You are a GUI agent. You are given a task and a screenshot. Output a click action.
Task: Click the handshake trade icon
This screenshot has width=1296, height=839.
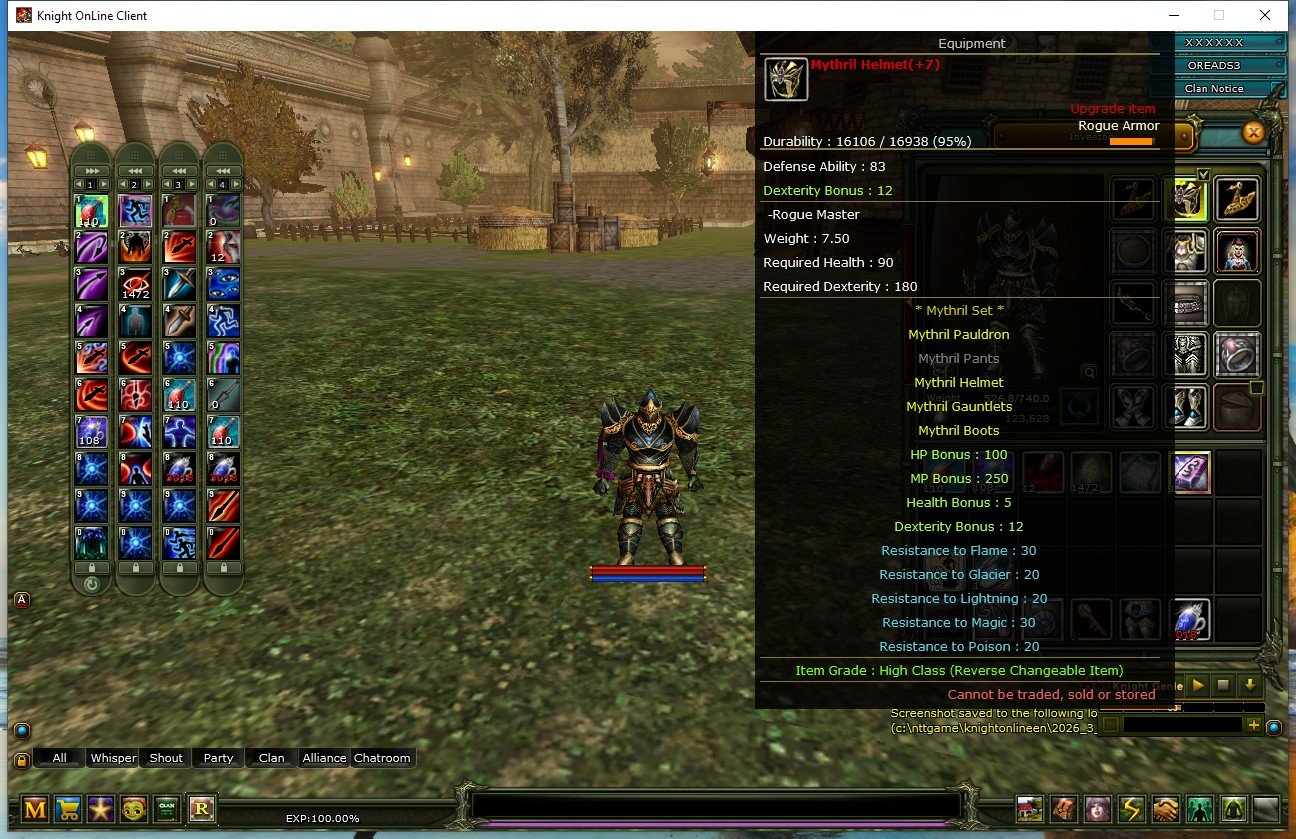coord(1164,809)
